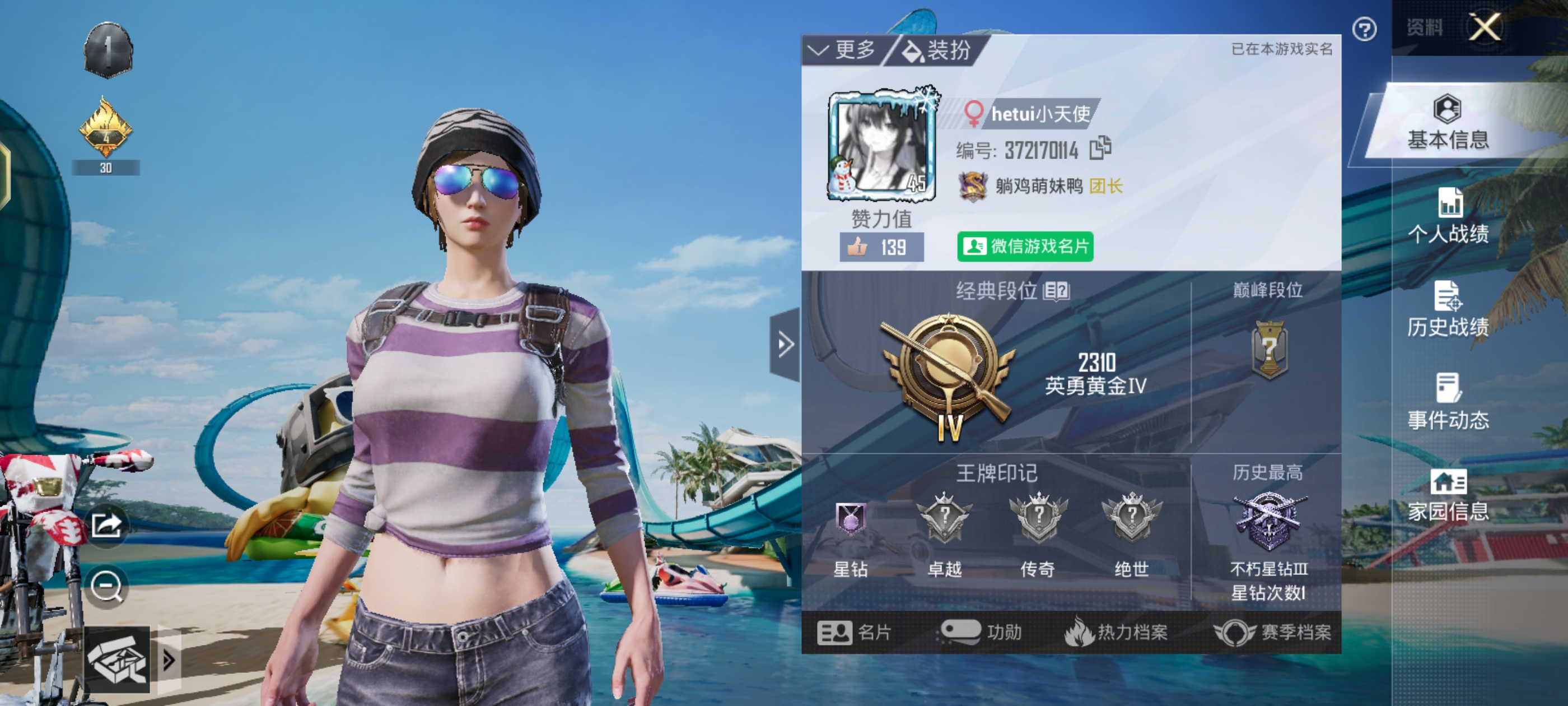Open the question mark help icon
This screenshot has width=1568, height=706.
point(1364,29)
